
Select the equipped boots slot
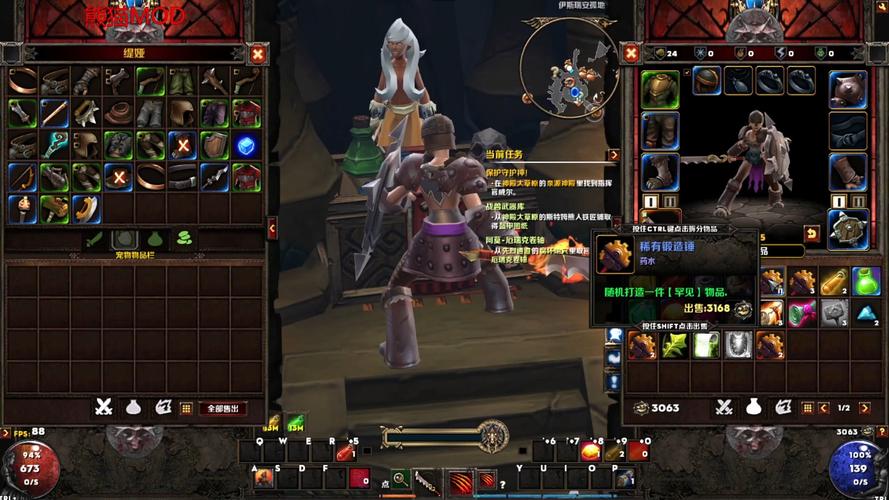pos(659,171)
